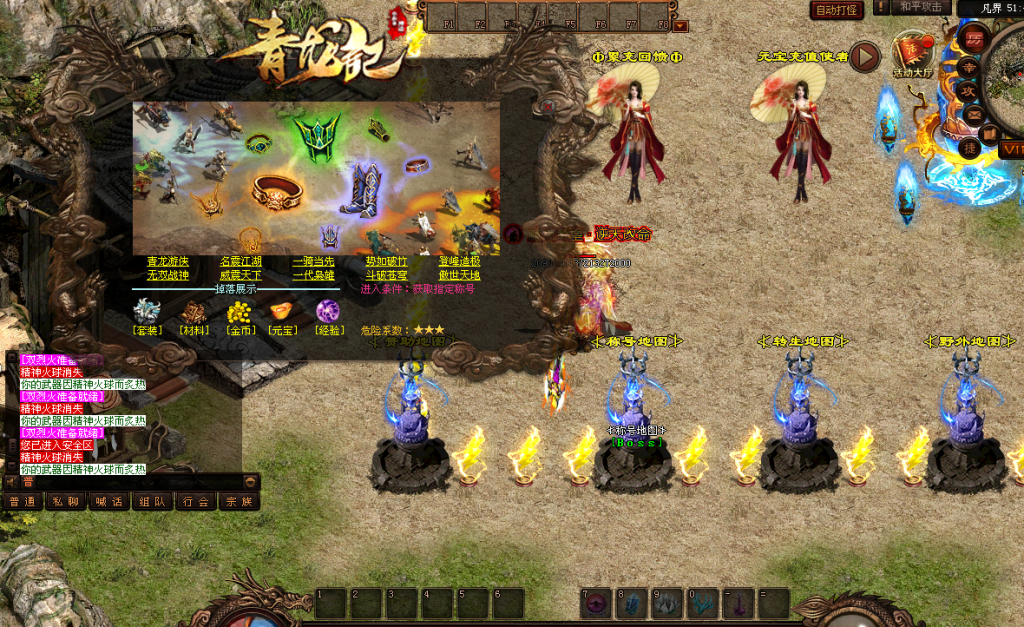Open the round 捷 shortcut button
The image size is (1024, 627).
pyautogui.click(x=969, y=147)
